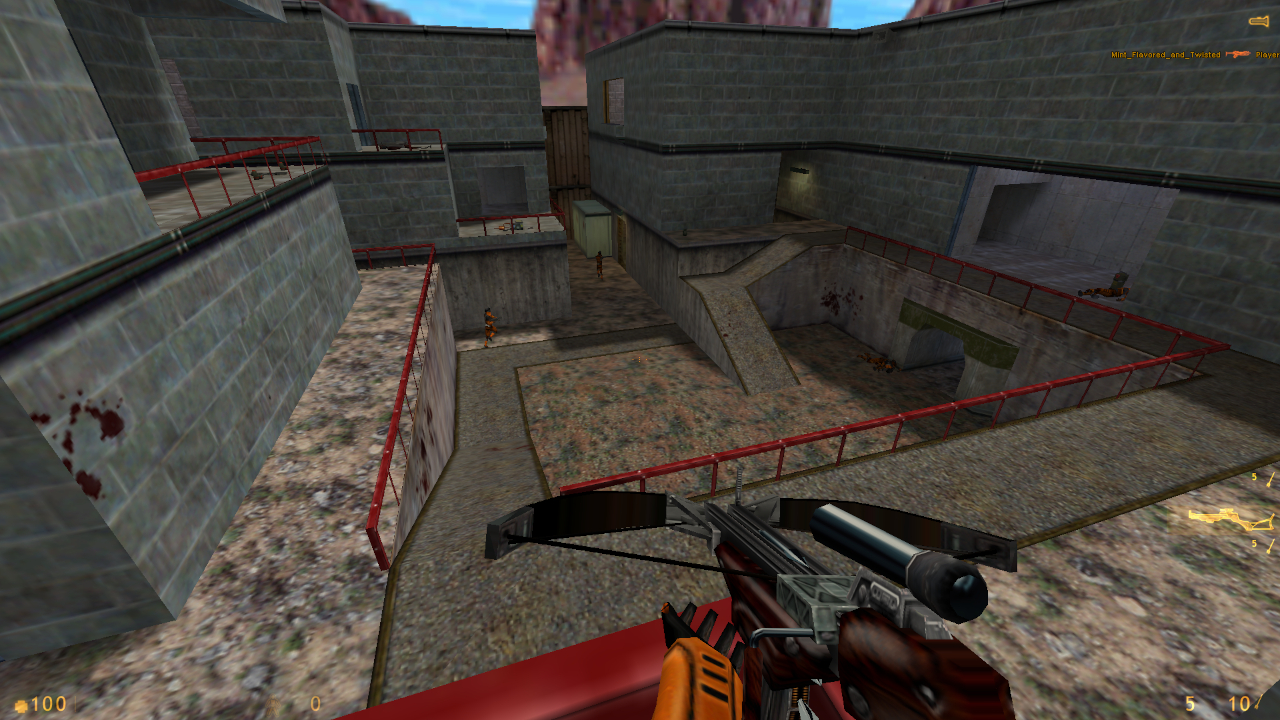Click the yellow item icon top right
Image resolution: width=1280 pixels, height=720 pixels.
[1256, 19]
